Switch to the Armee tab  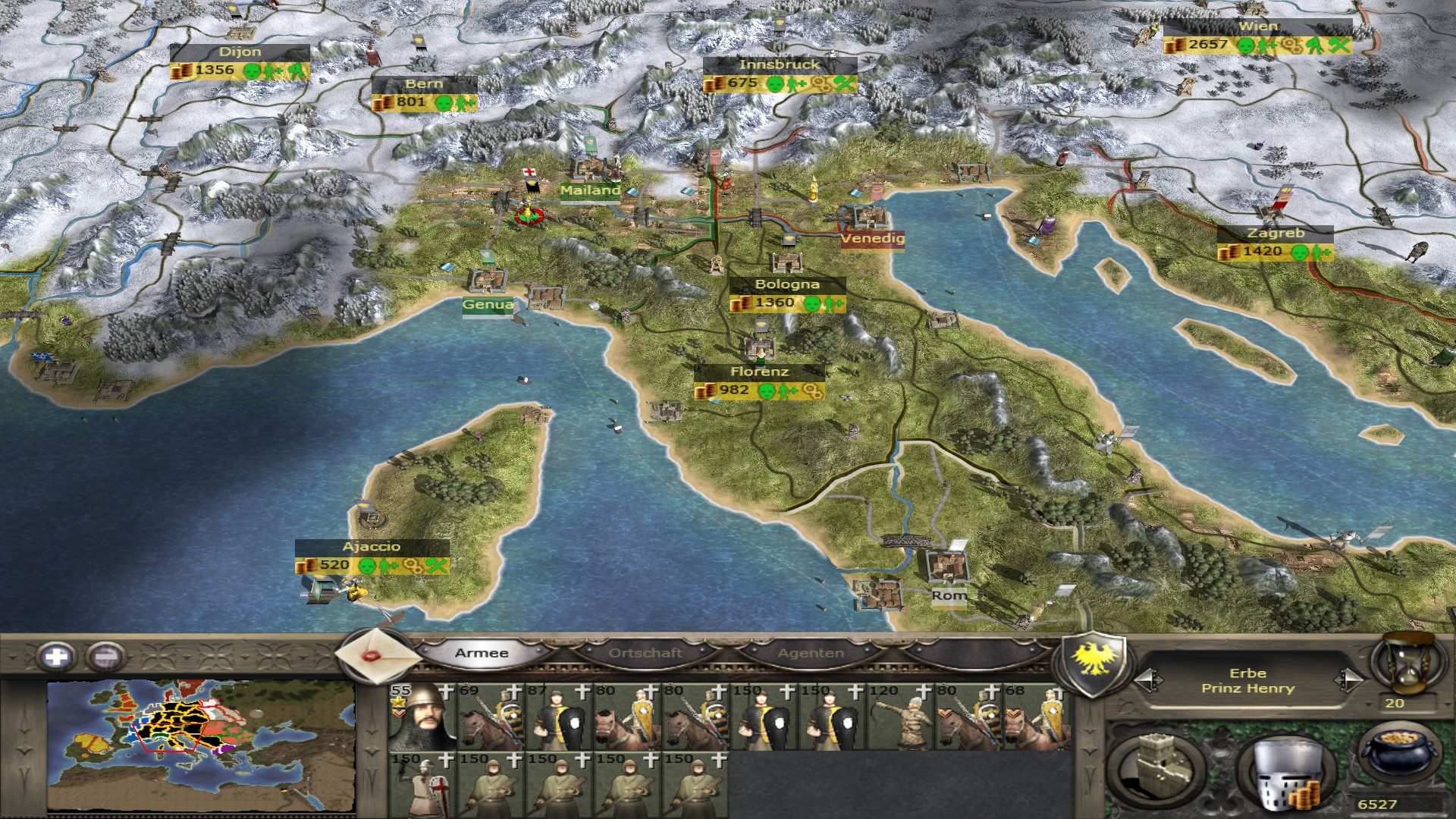coord(482,653)
